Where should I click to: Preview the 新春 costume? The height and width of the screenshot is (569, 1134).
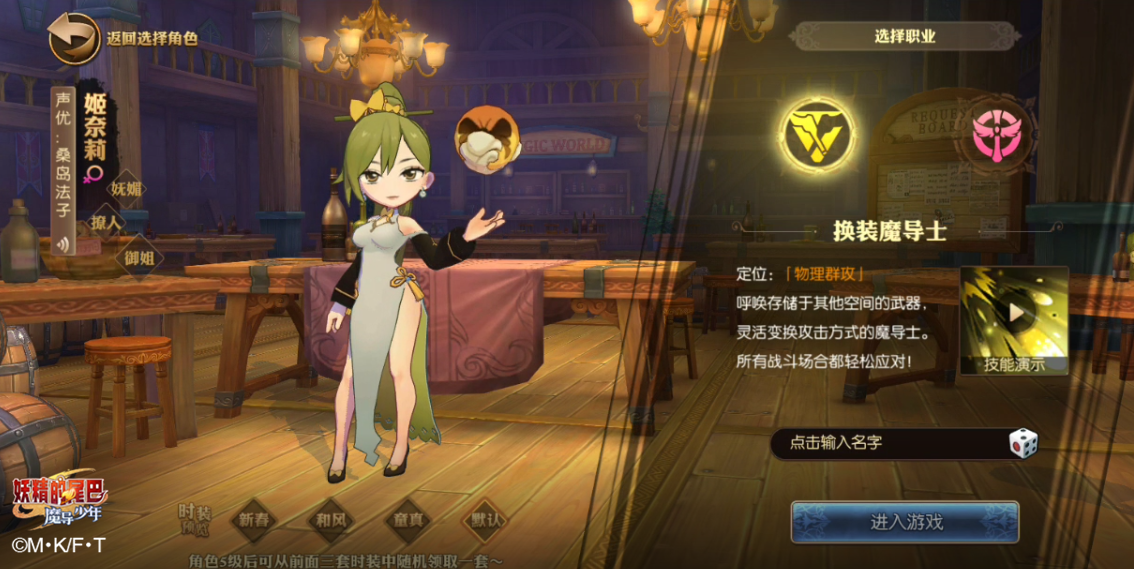point(254,521)
